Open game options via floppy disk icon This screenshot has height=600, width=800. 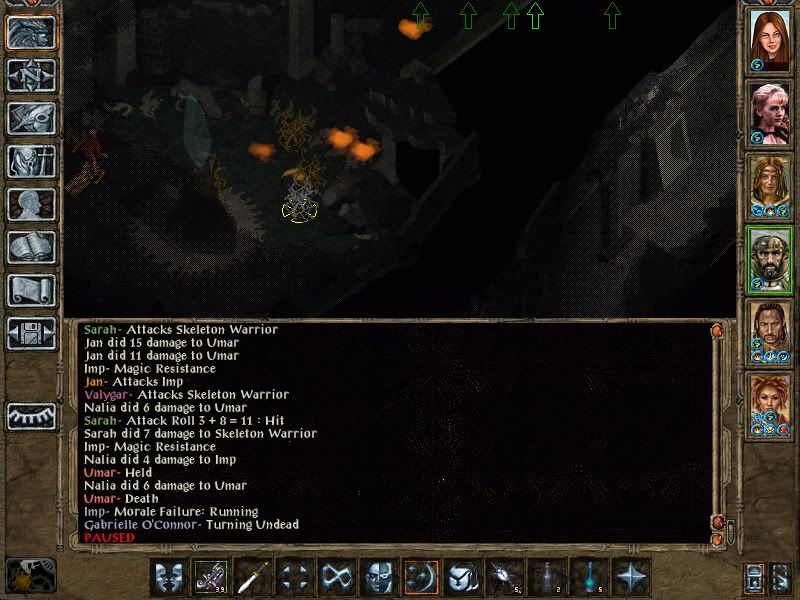click(32, 333)
